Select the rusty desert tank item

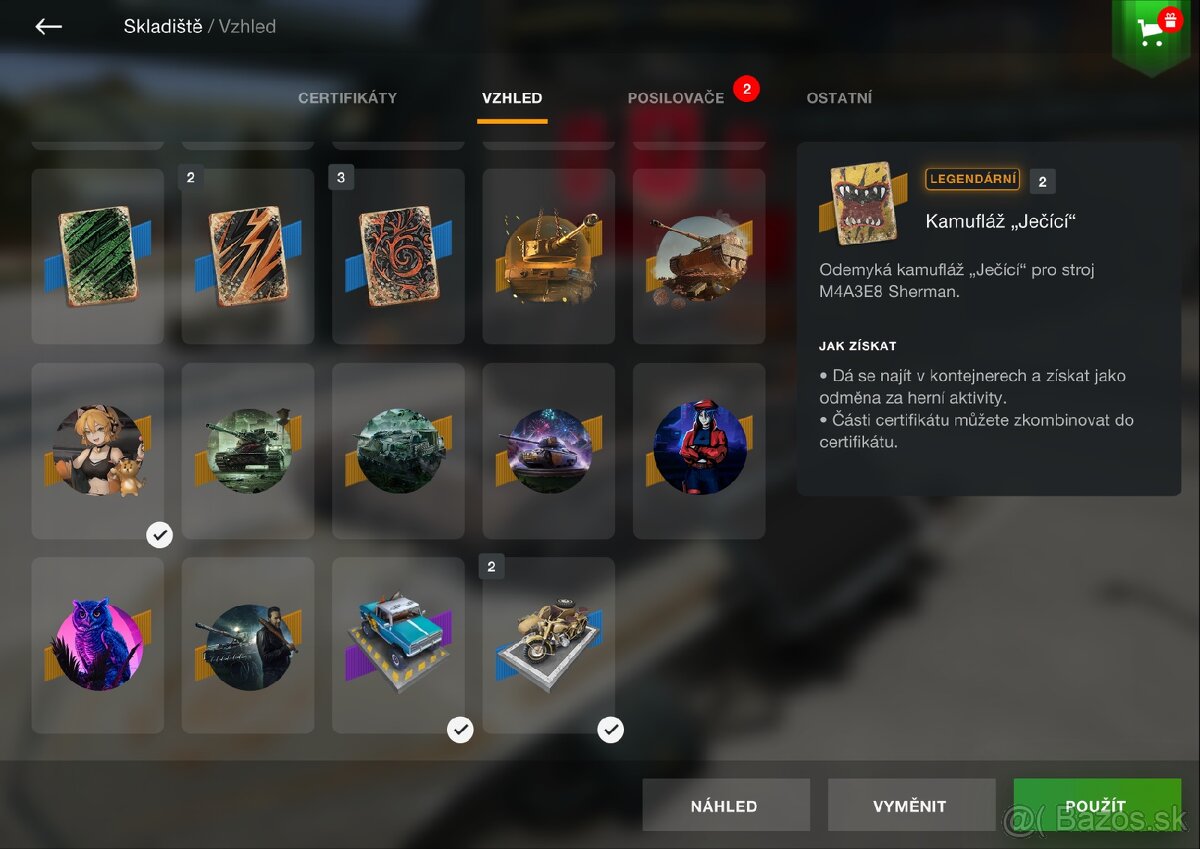699,256
